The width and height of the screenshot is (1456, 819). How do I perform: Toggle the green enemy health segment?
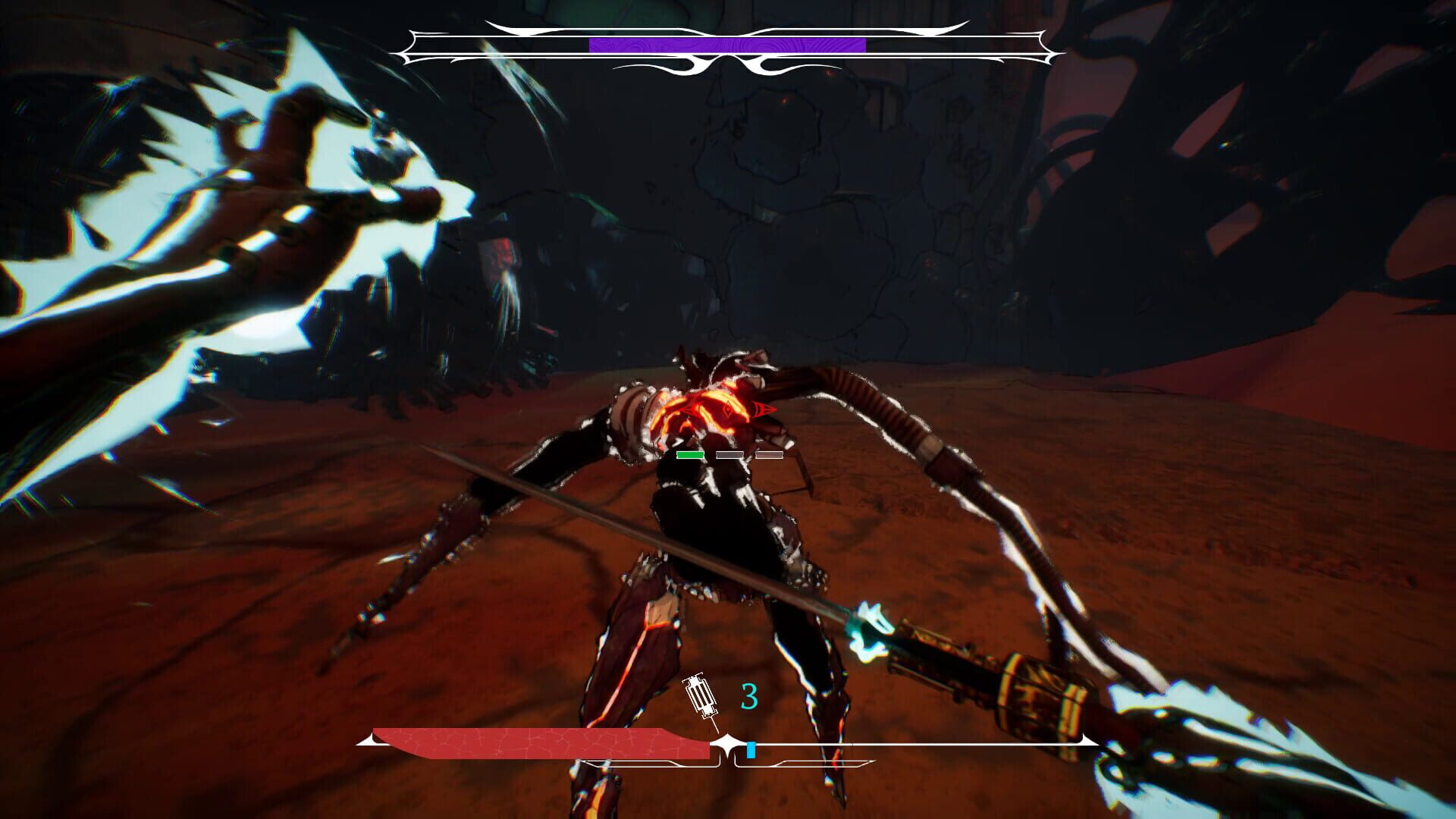point(690,455)
